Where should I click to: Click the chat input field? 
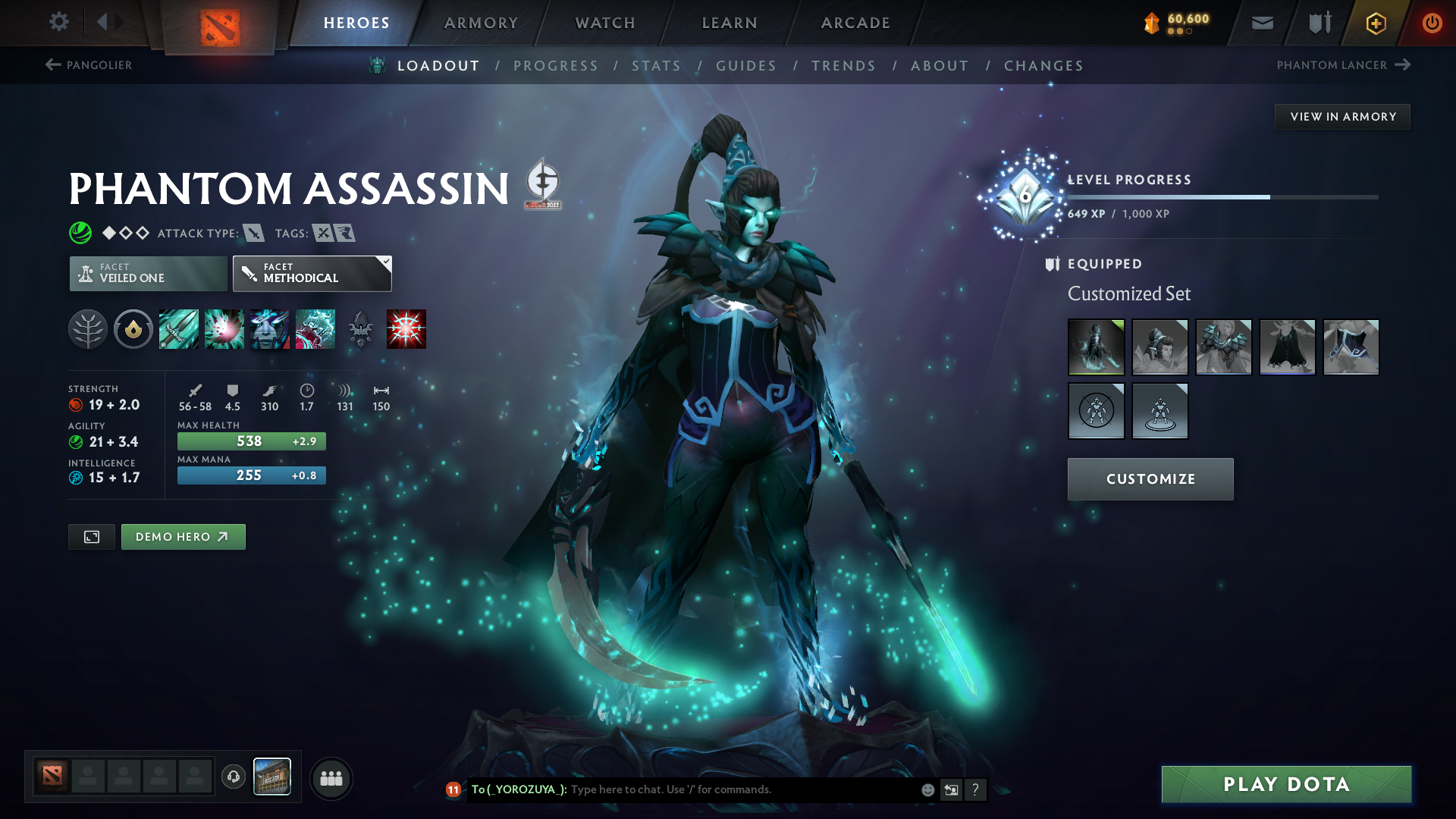click(x=743, y=789)
